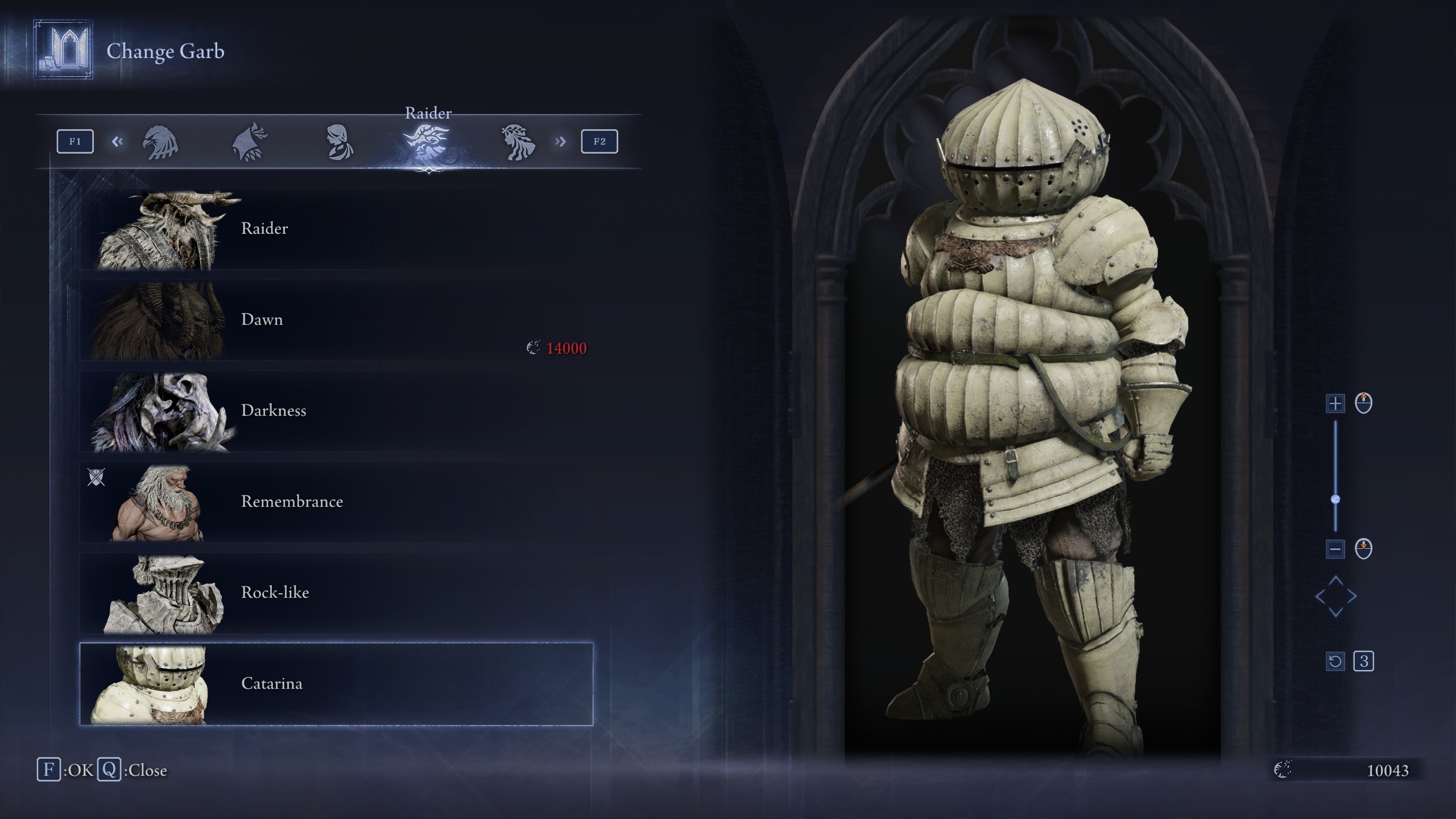The width and height of the screenshot is (1456, 819).
Task: Go to previous character with left arrows
Action: coord(117,142)
